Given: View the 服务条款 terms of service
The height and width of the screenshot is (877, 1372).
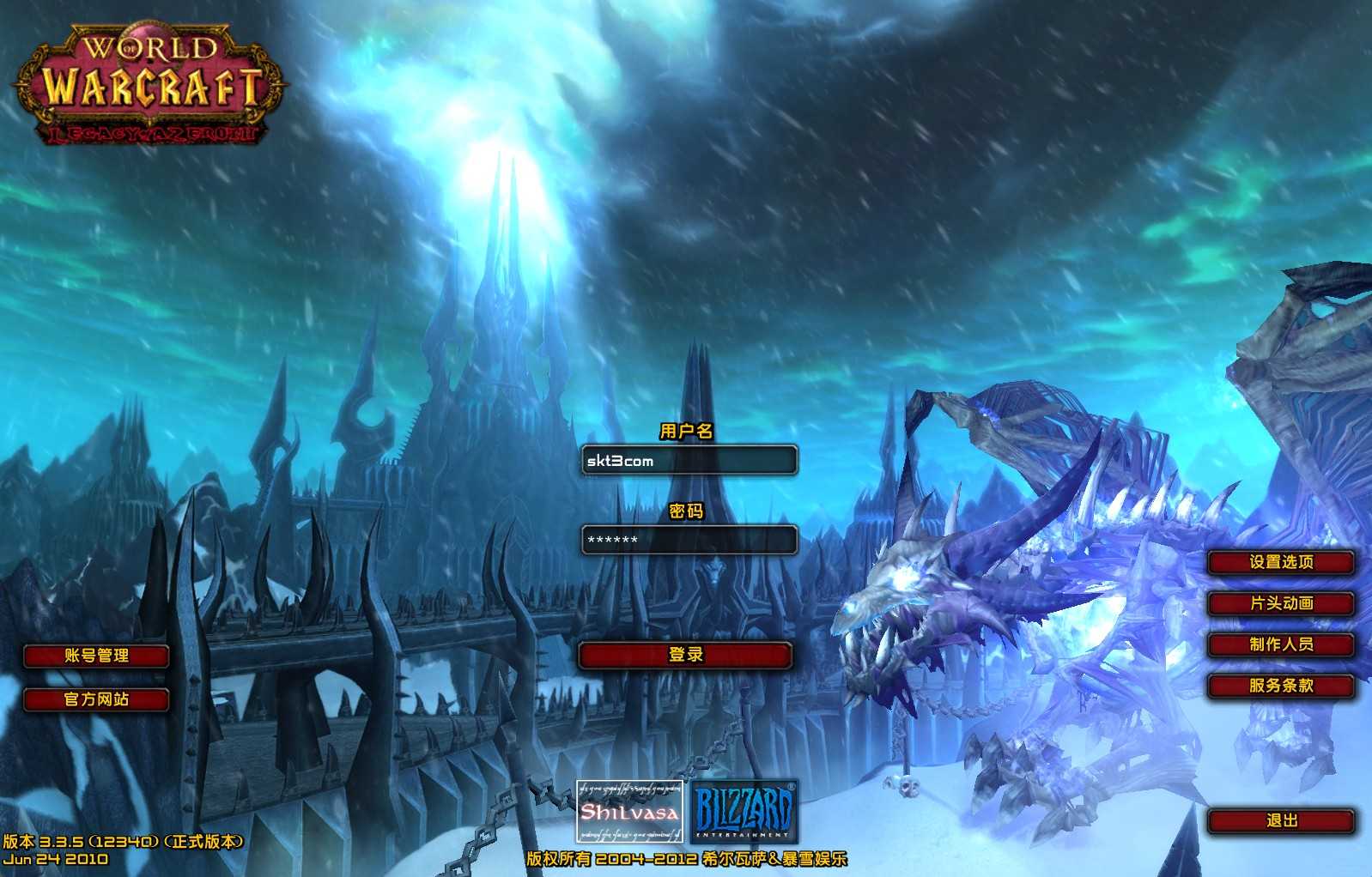Looking at the screenshot, I should (1281, 686).
